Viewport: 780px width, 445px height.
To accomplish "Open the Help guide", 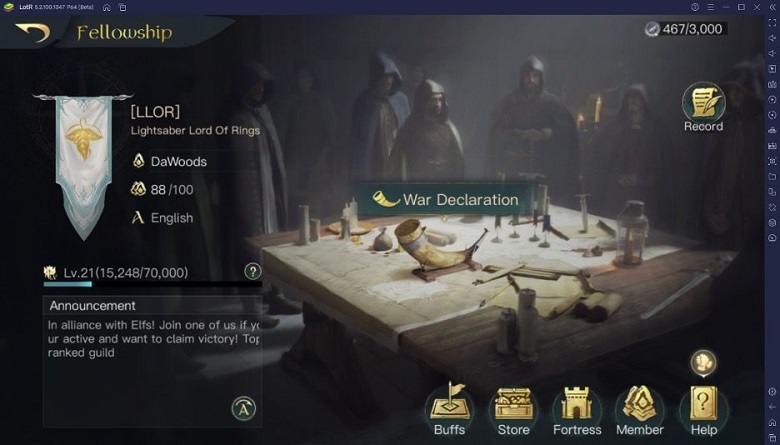I will pyautogui.click(x=703, y=410).
